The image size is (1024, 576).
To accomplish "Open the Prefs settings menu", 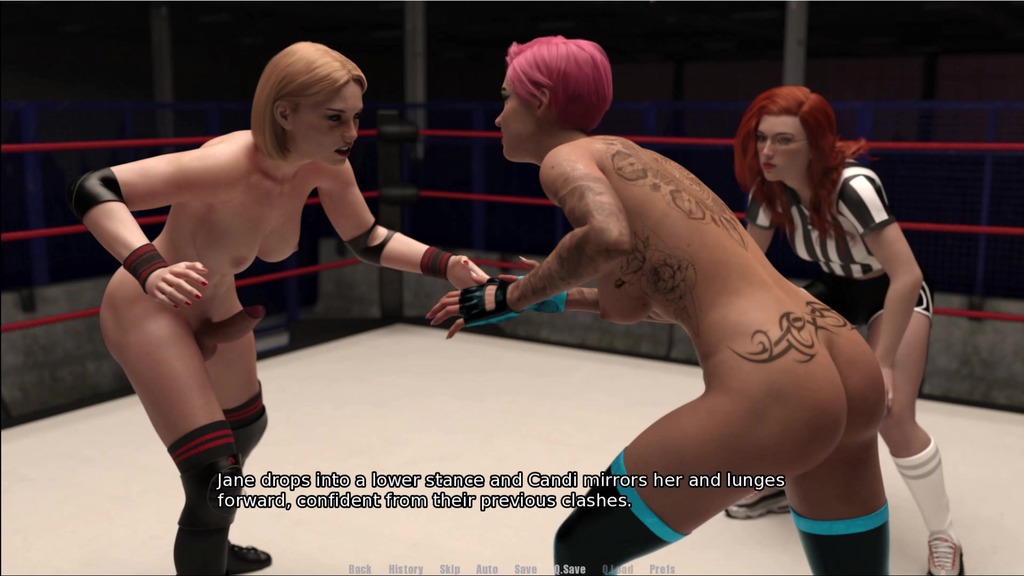I will click(661, 569).
